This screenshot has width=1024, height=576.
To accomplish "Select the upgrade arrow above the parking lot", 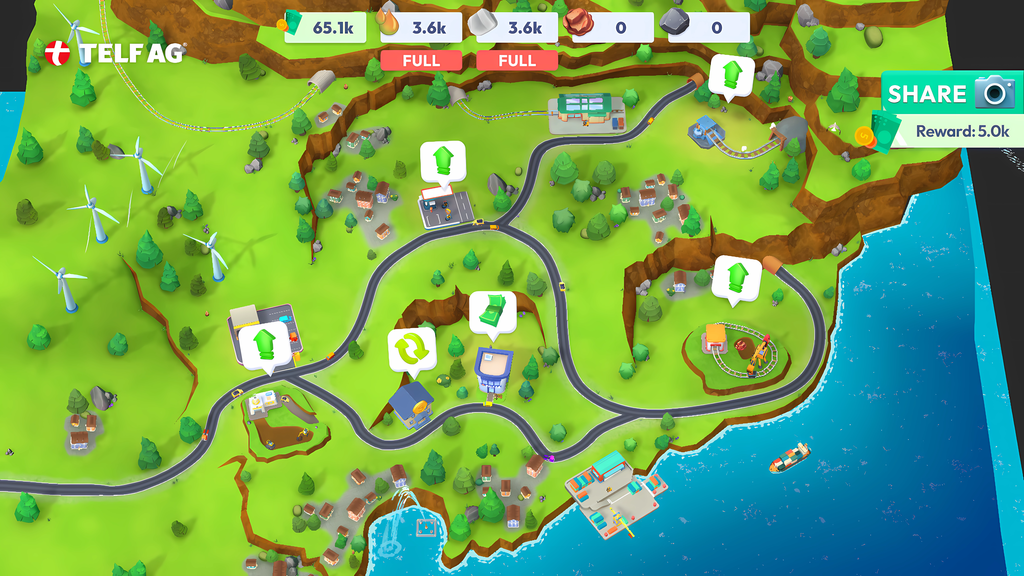I will click(442, 161).
